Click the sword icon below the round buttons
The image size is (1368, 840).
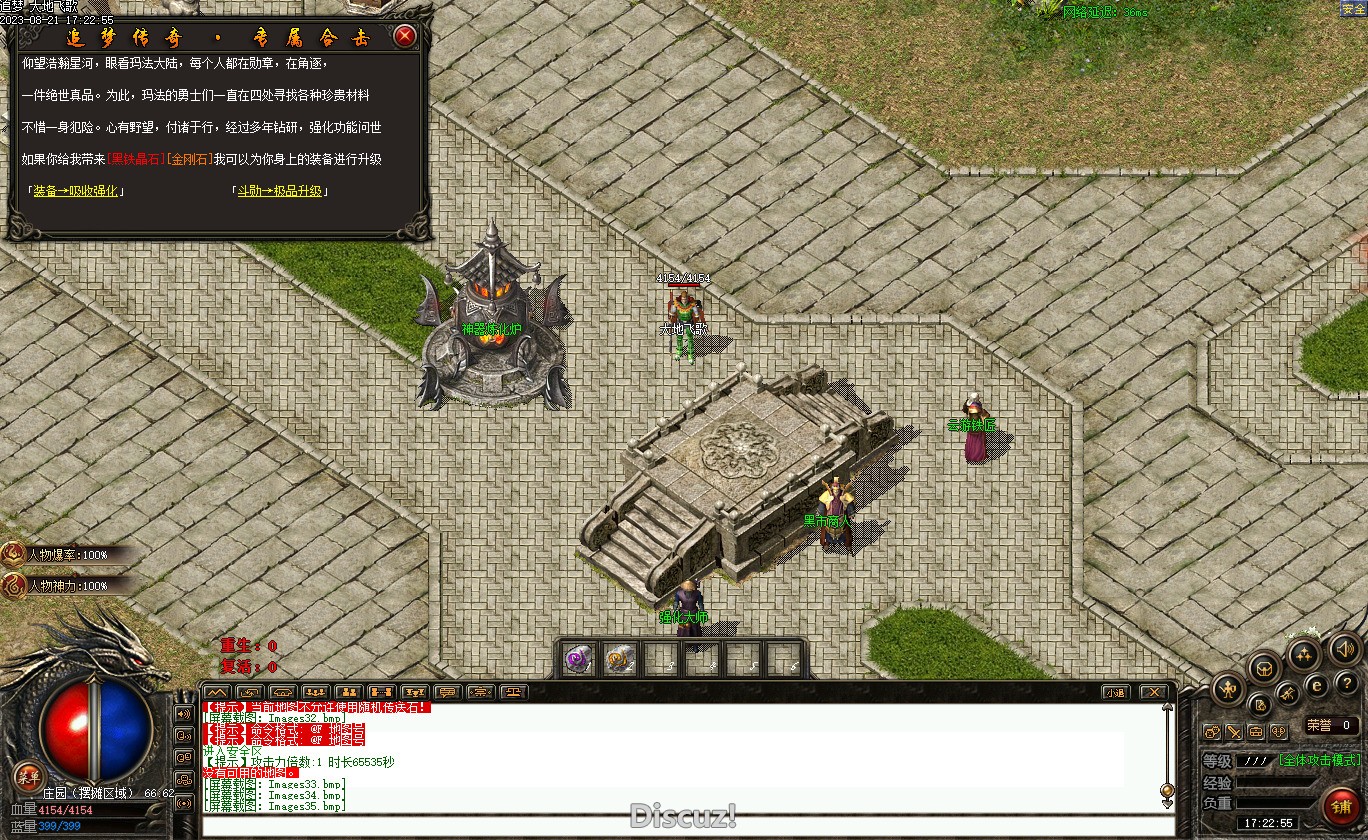(x=1234, y=732)
